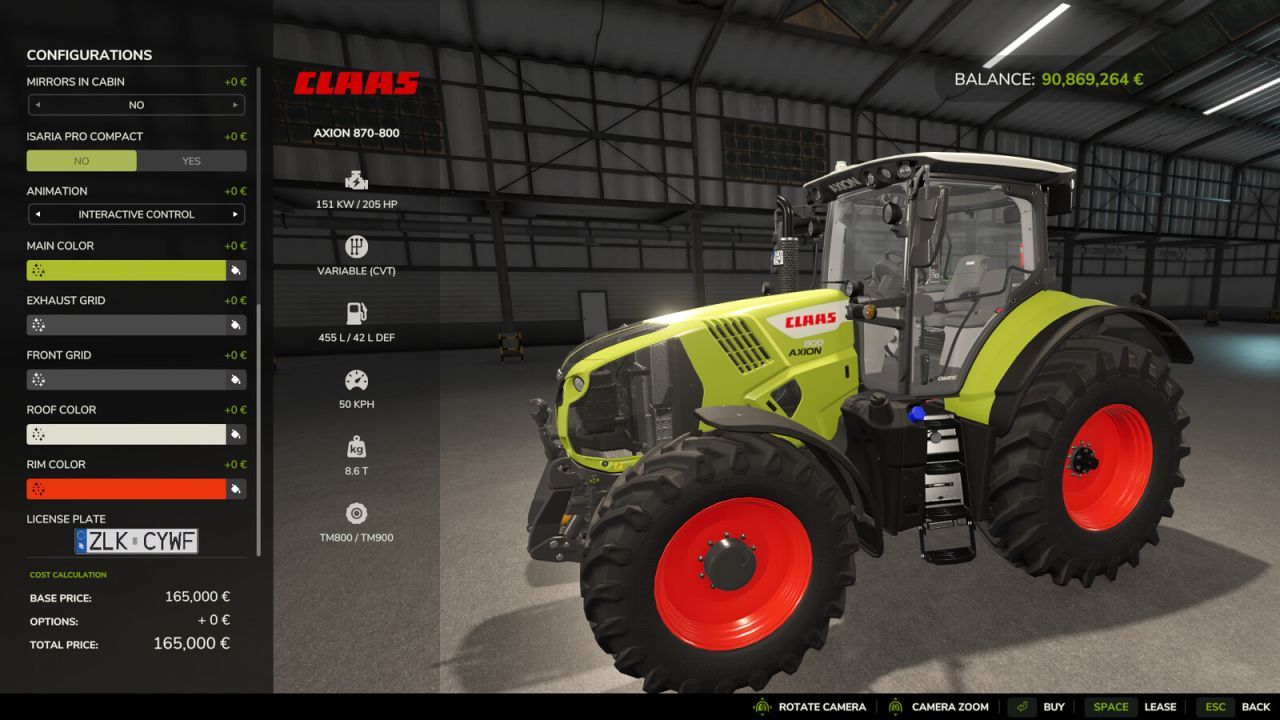Open the Rim Color paint bucket picker
Image resolution: width=1280 pixels, height=720 pixels.
[x=235, y=488]
